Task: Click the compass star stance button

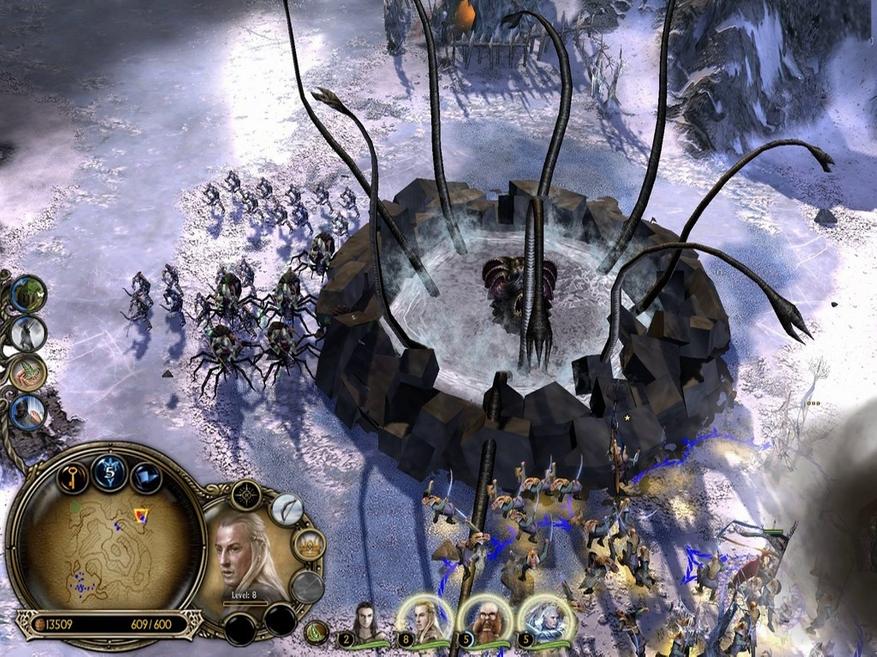Action: (246, 493)
